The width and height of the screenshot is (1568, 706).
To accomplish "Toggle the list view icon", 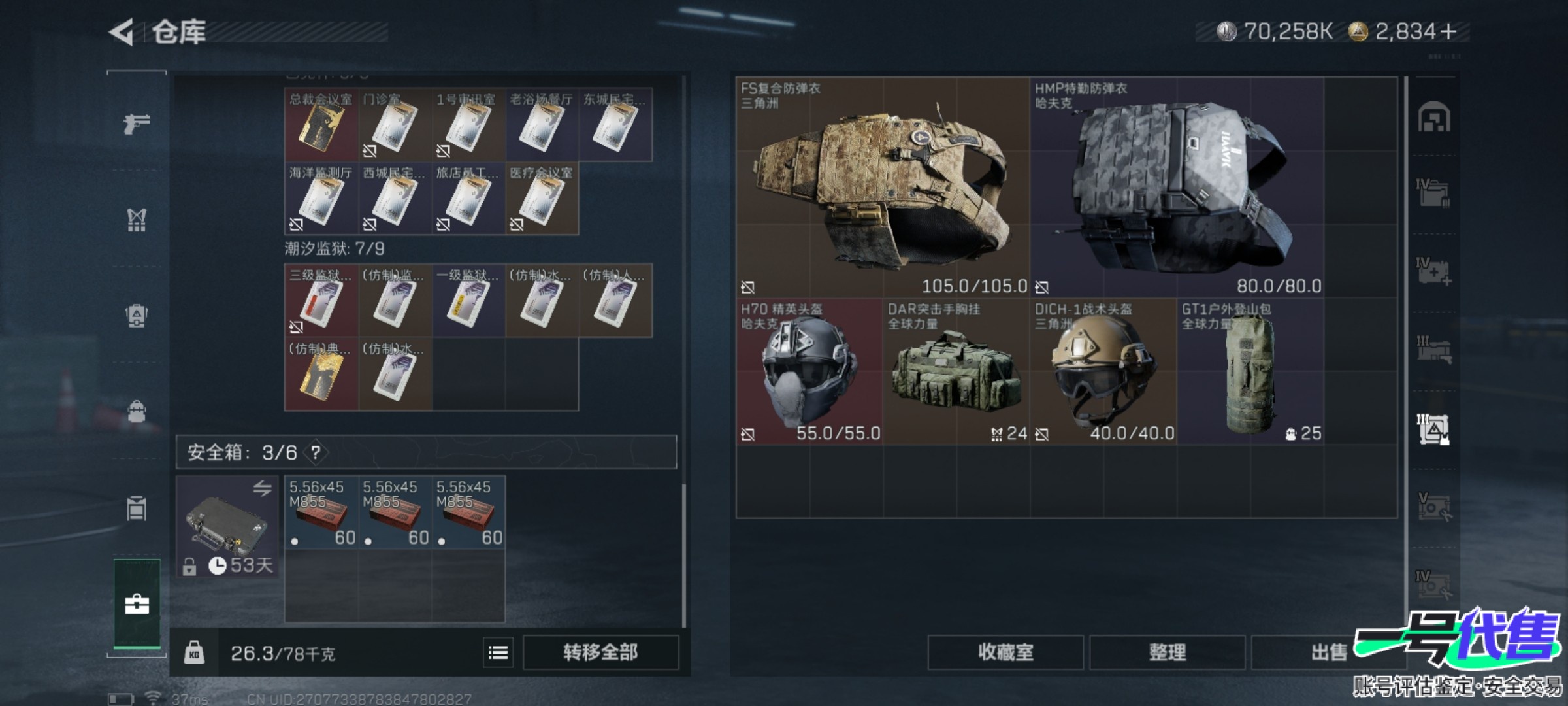I will (x=498, y=652).
